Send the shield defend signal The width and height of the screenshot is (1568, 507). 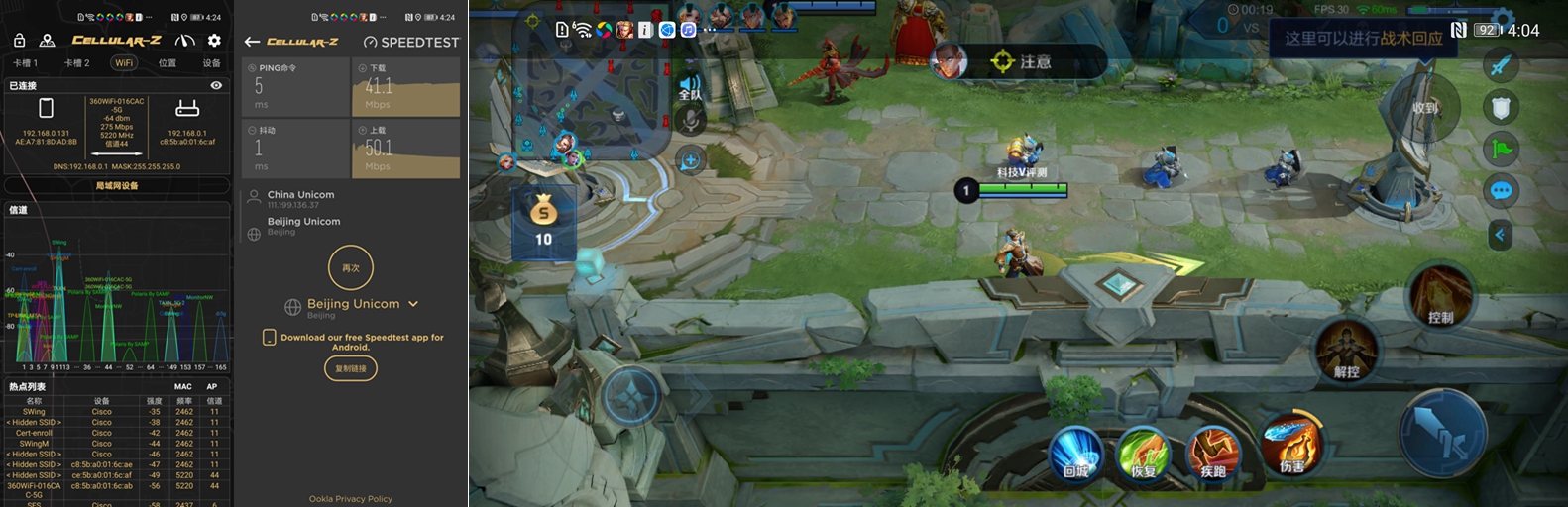(1501, 107)
